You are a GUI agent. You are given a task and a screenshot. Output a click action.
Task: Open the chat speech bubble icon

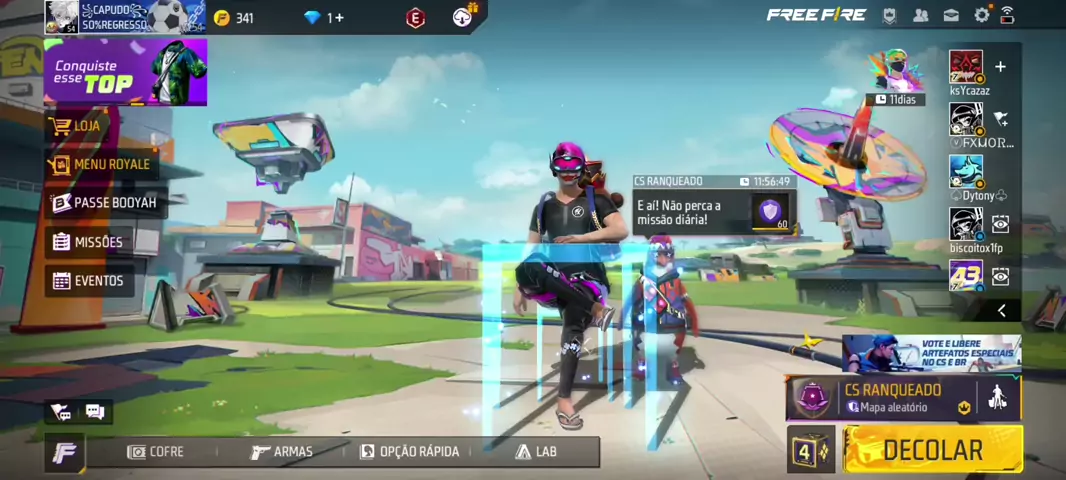tap(95, 411)
